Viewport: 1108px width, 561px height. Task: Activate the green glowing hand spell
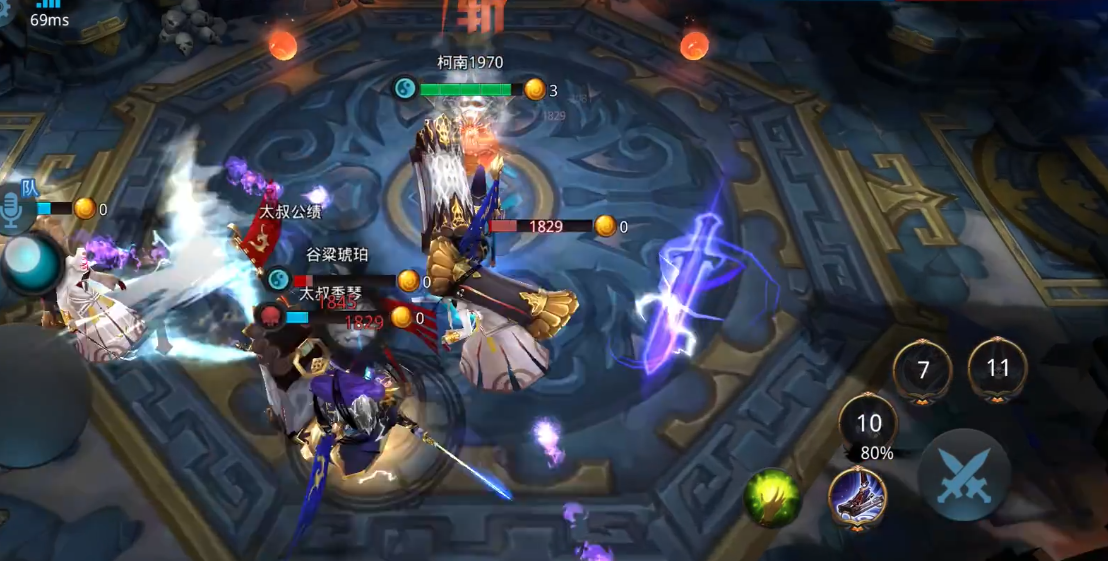(x=772, y=497)
